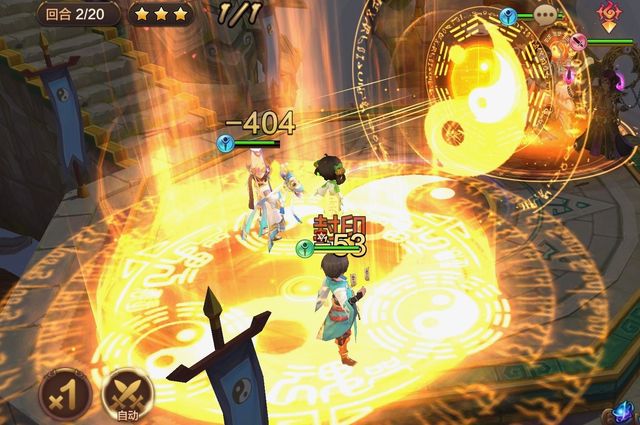Enable auto battle with crossed swords button
The image size is (640, 425).
(x=127, y=396)
